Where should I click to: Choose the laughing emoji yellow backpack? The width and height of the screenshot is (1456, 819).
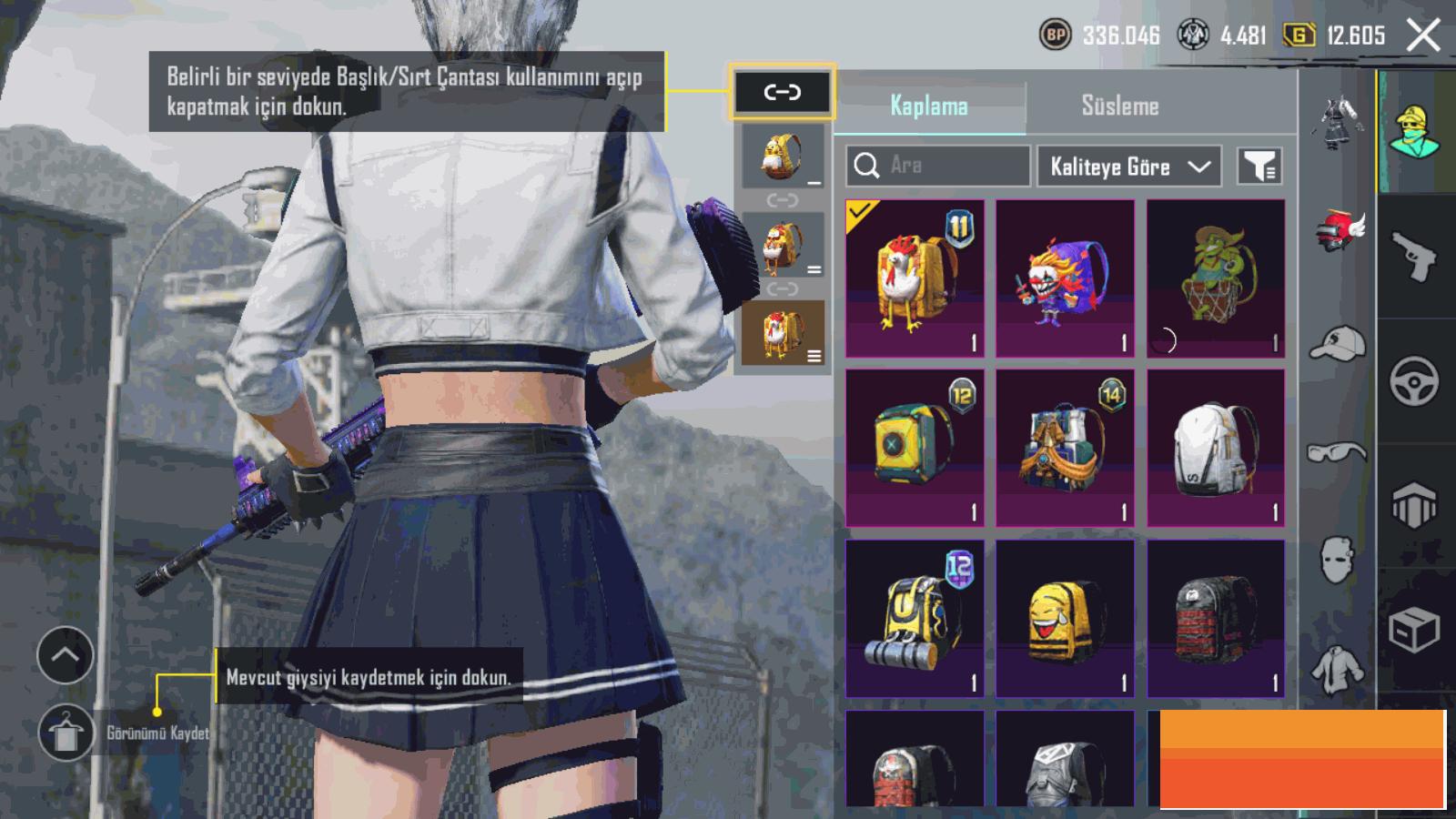1065,619
